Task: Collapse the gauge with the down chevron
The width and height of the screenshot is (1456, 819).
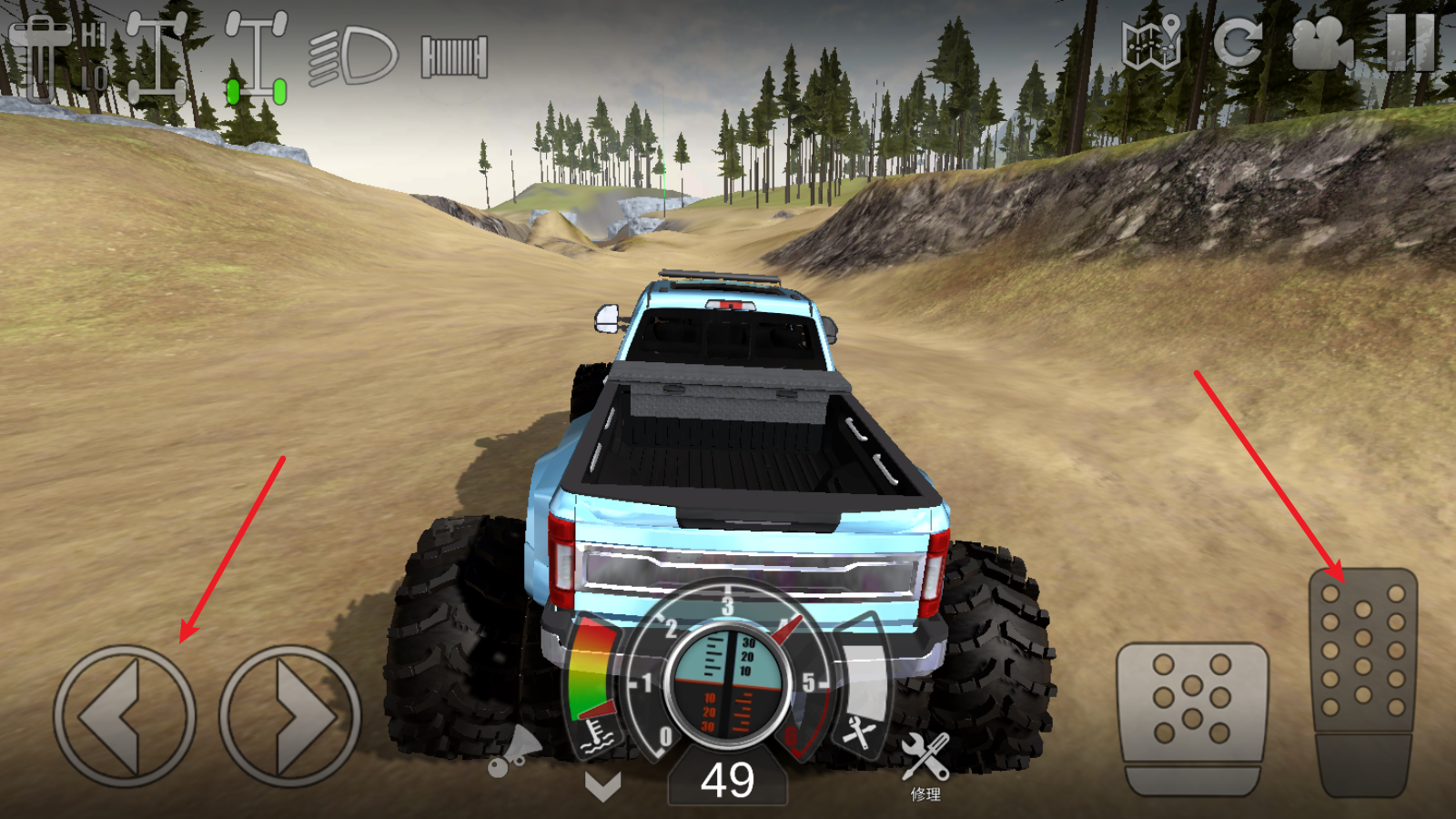Action: [x=602, y=785]
